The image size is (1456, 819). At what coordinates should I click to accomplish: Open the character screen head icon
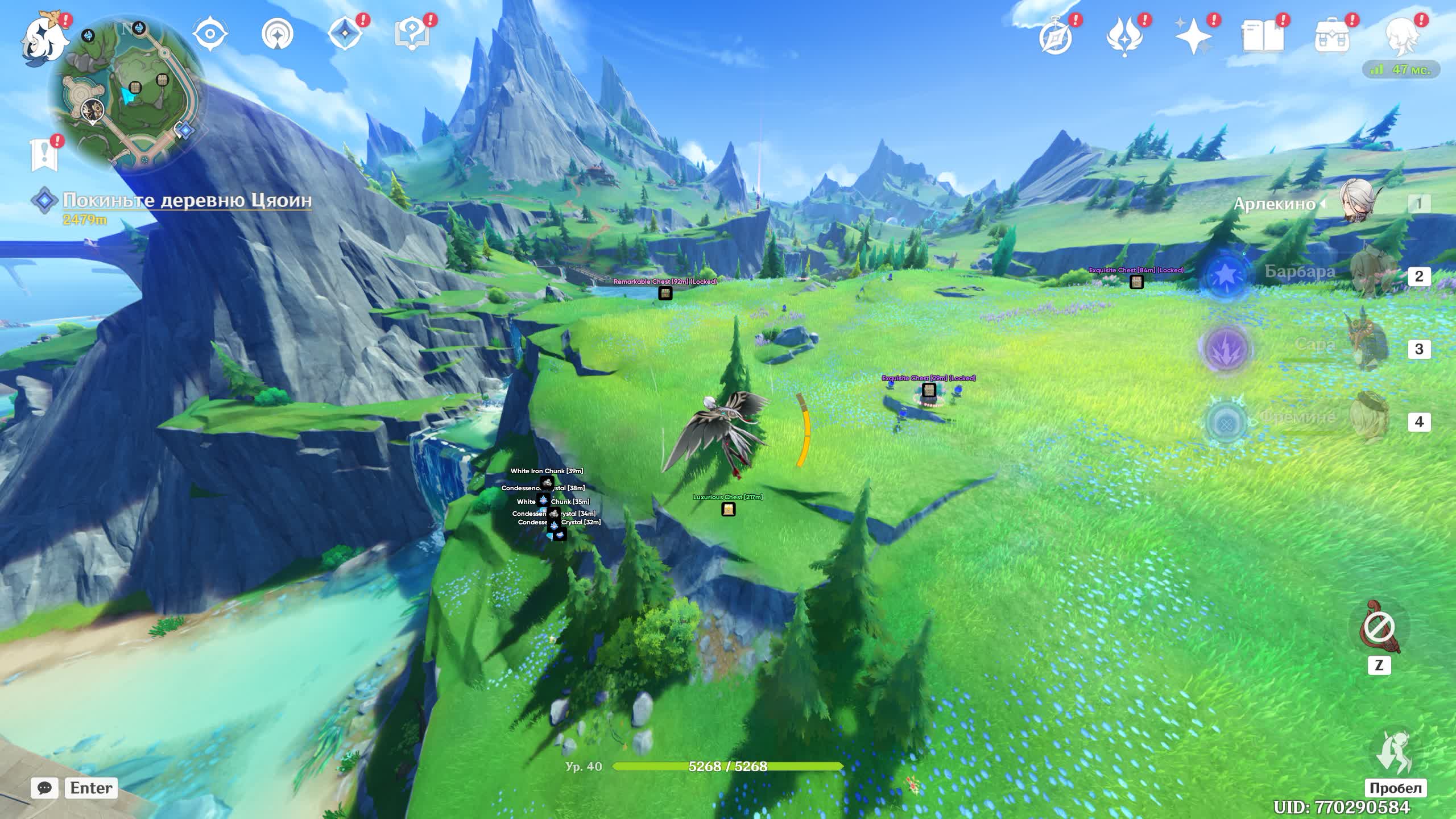coord(1401,36)
